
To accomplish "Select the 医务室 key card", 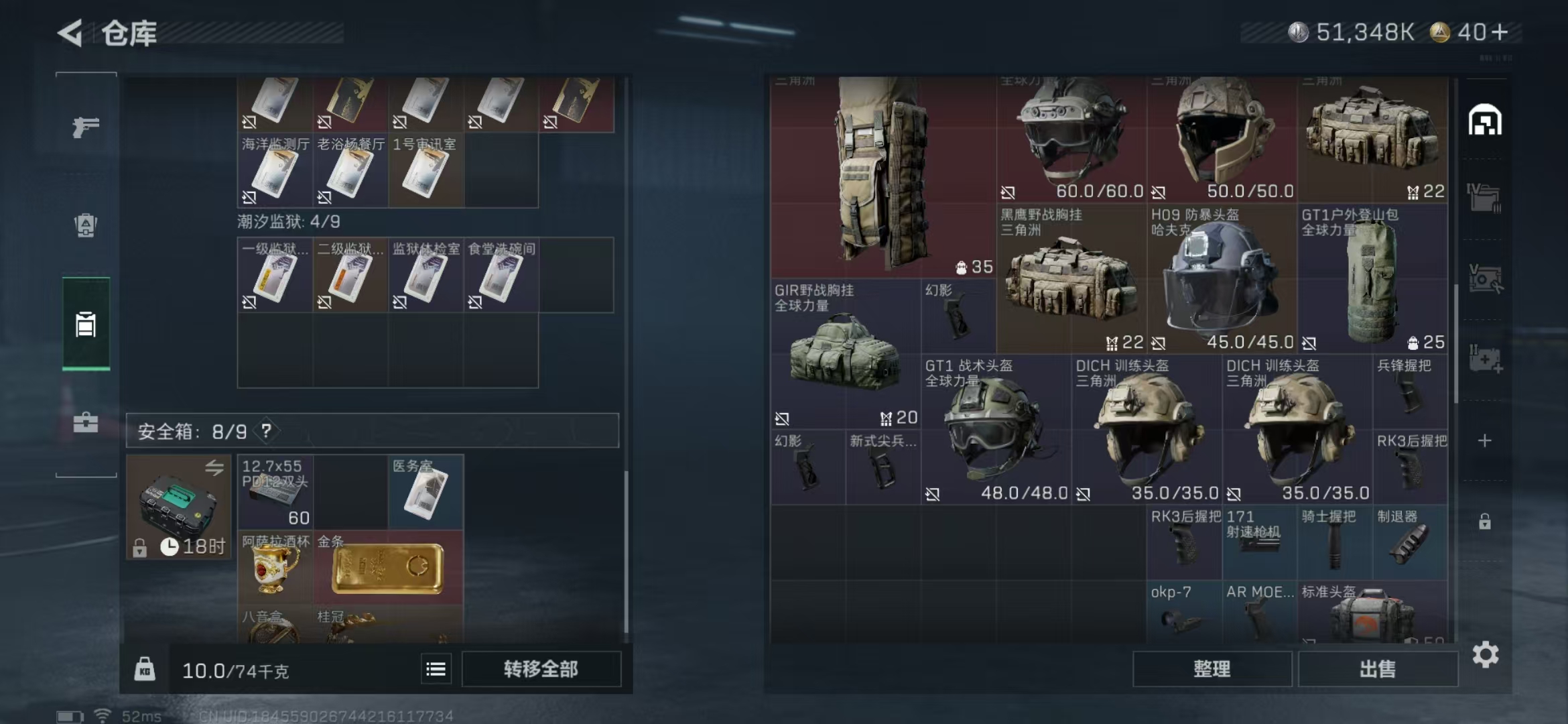I will click(x=426, y=493).
